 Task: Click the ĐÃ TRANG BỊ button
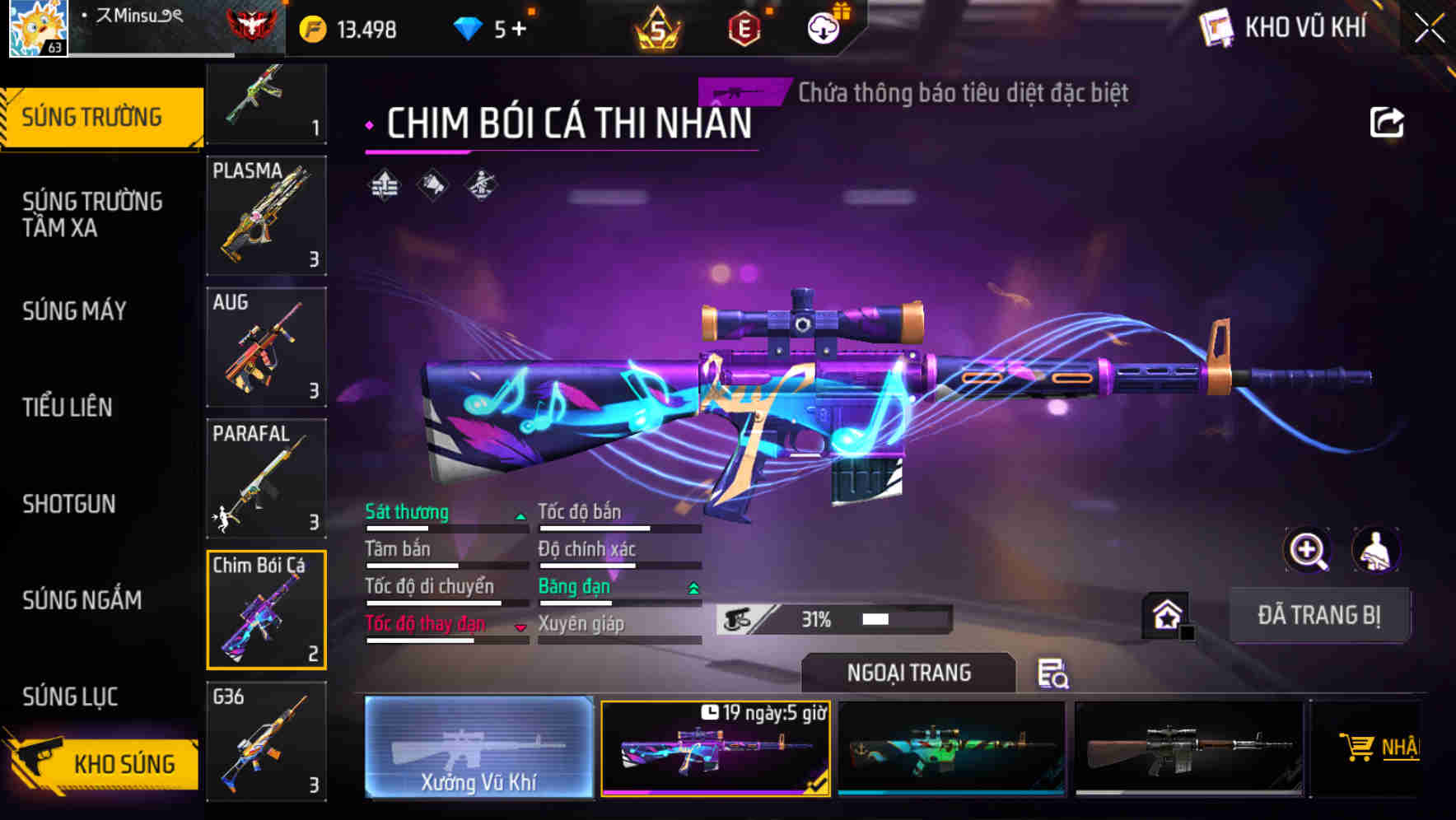[1320, 614]
